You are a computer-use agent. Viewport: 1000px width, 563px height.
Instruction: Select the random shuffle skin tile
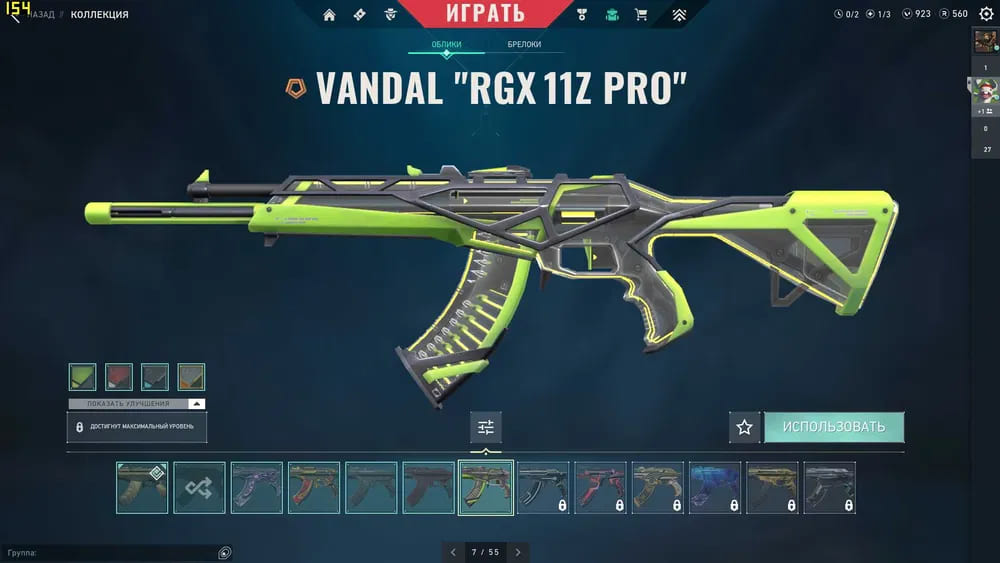[x=199, y=487]
